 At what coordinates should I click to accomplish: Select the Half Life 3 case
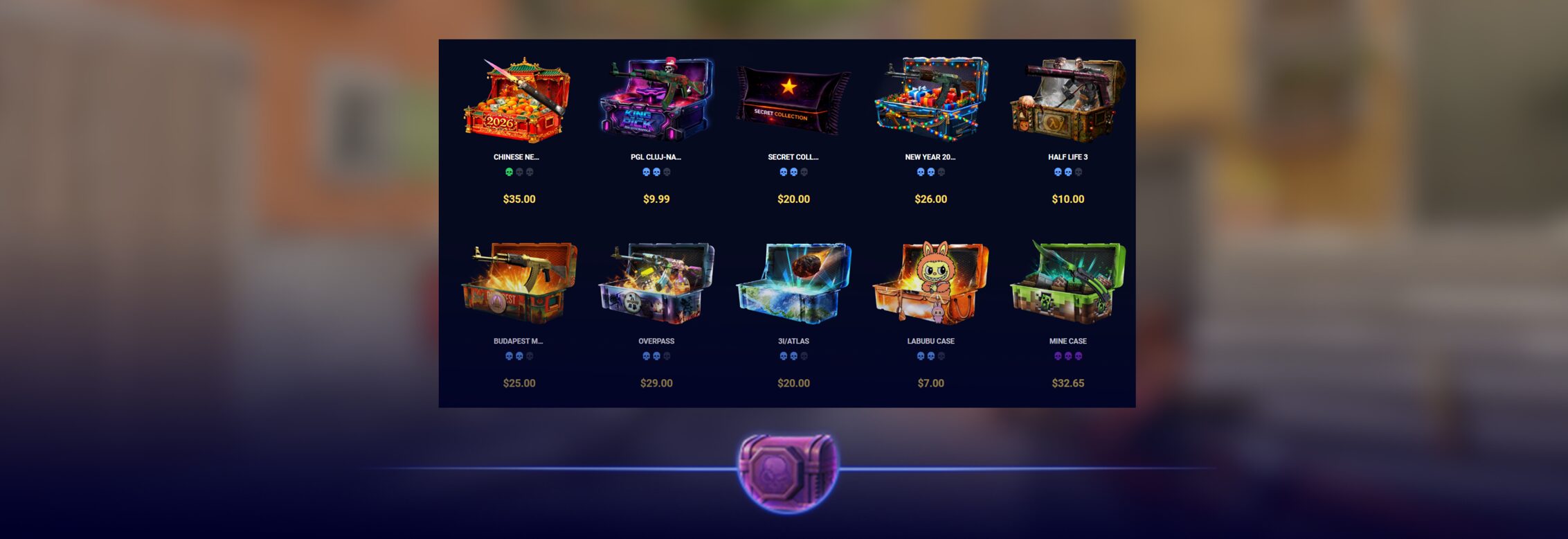pyautogui.click(x=1067, y=101)
